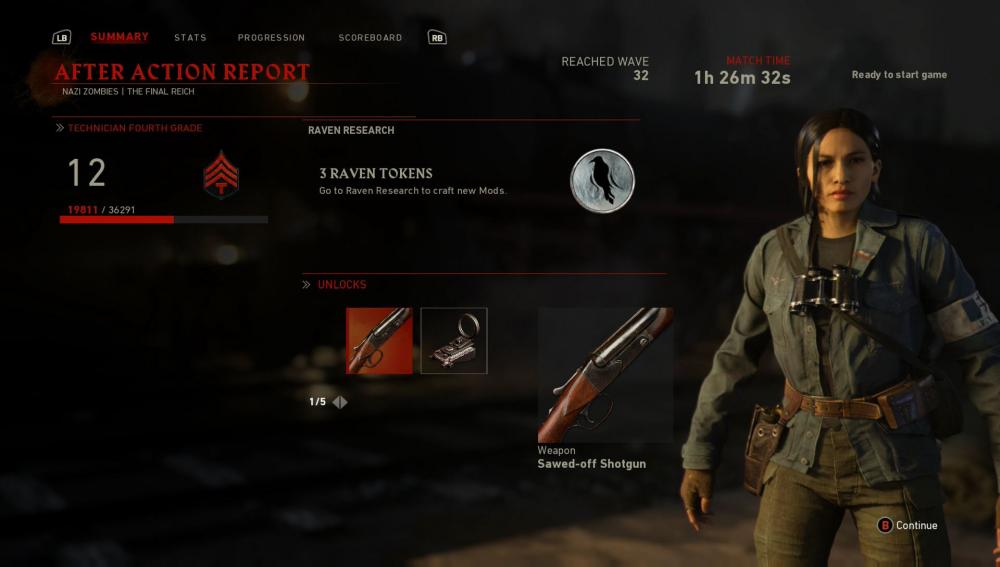
Task: Open the Stats tab
Action: point(190,38)
